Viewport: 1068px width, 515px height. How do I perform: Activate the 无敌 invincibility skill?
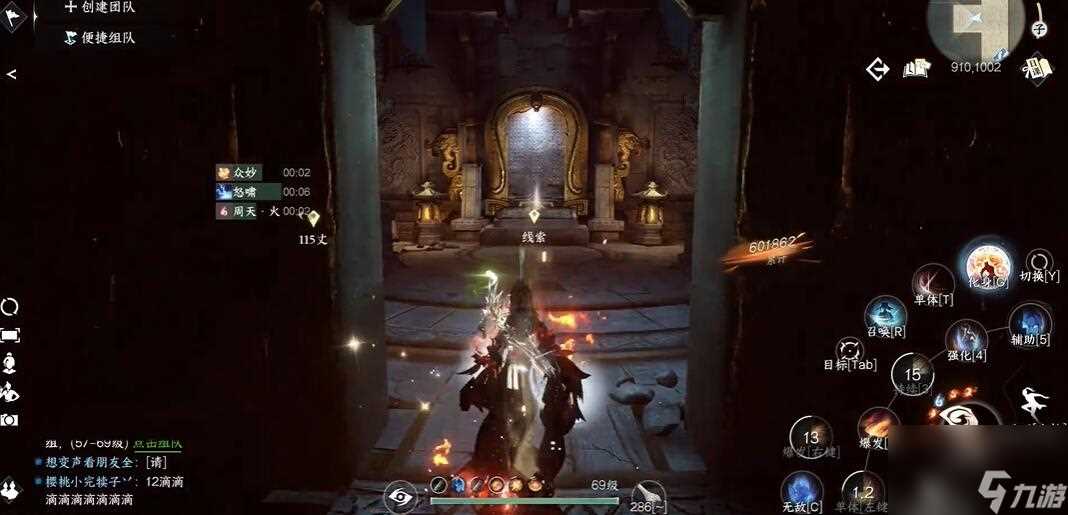click(x=802, y=491)
